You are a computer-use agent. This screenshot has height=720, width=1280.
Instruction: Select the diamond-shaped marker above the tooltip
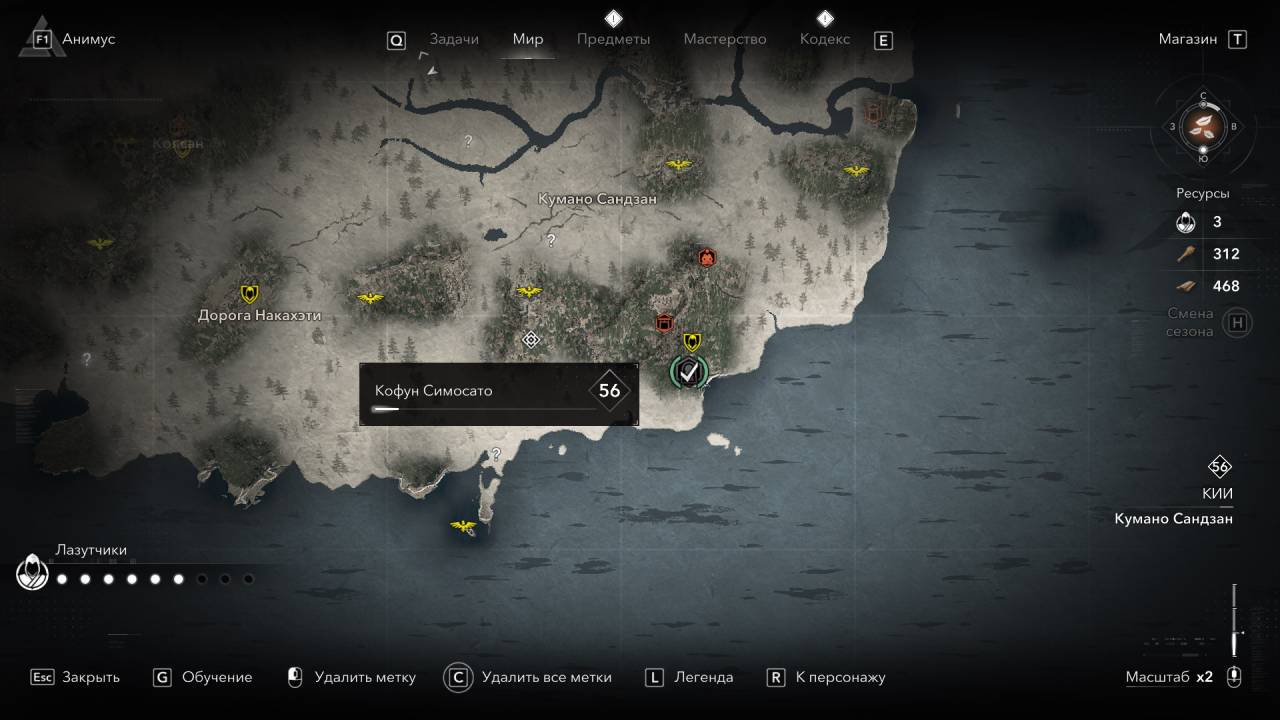[x=531, y=340]
